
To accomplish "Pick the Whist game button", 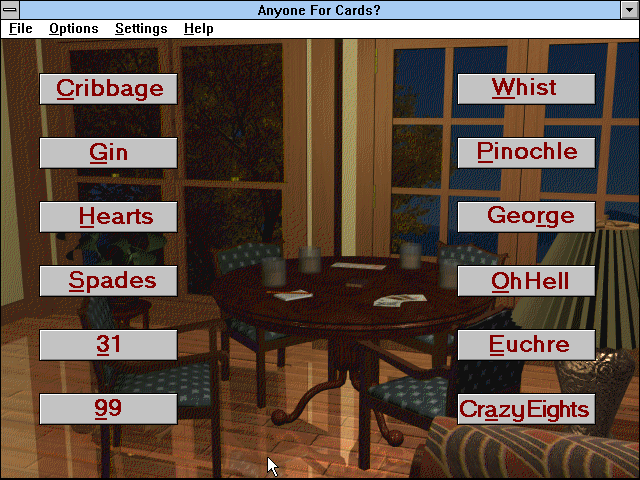I will [526, 88].
